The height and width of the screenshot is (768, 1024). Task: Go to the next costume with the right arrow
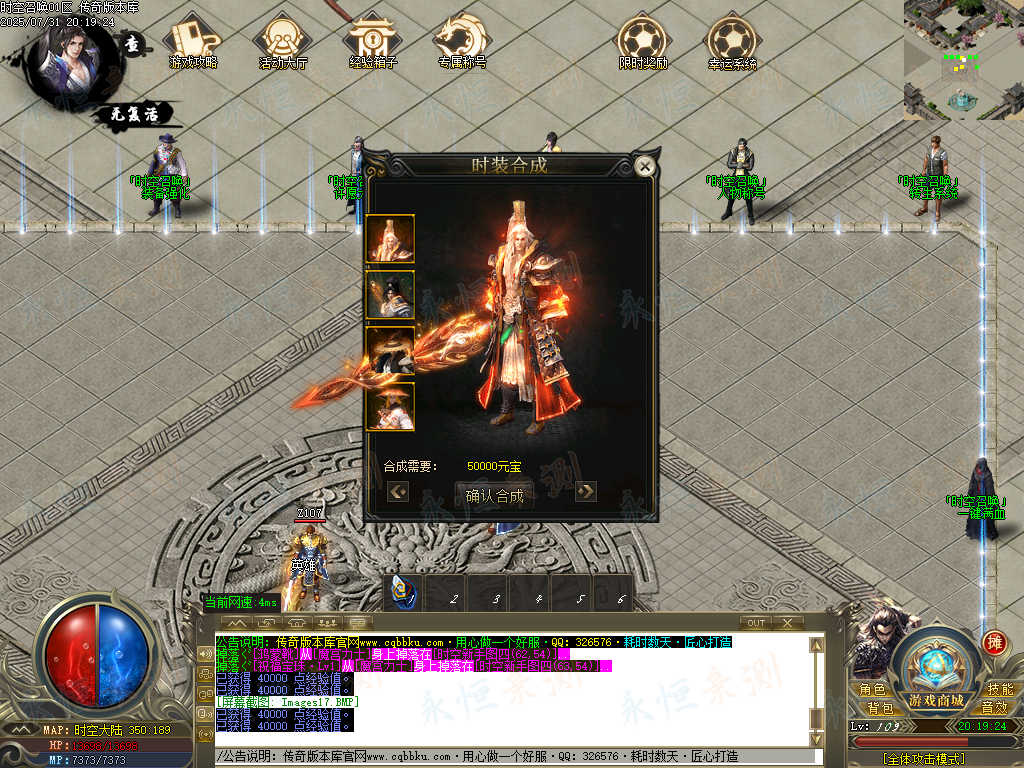pyautogui.click(x=586, y=491)
